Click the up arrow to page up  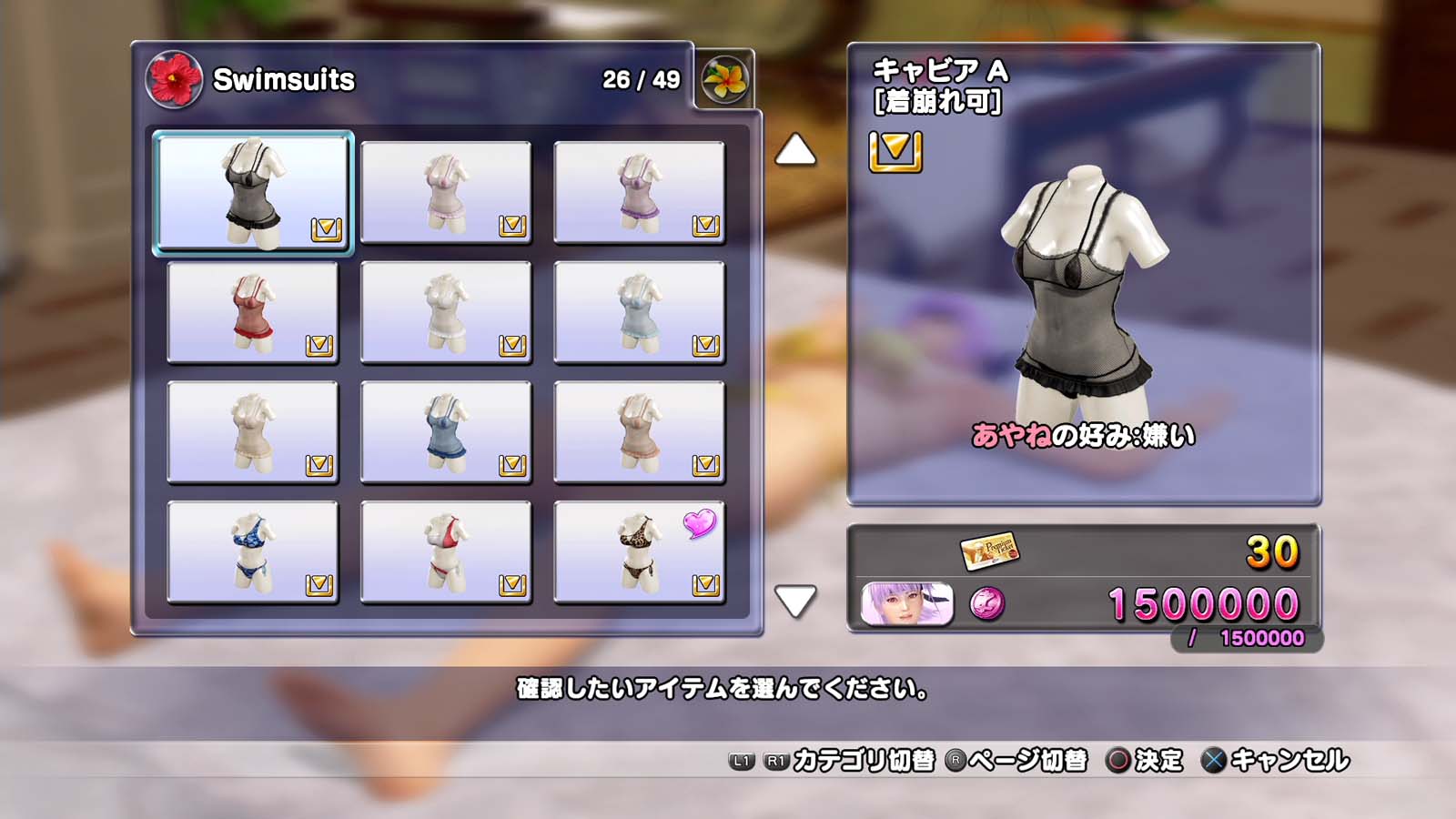(x=795, y=150)
